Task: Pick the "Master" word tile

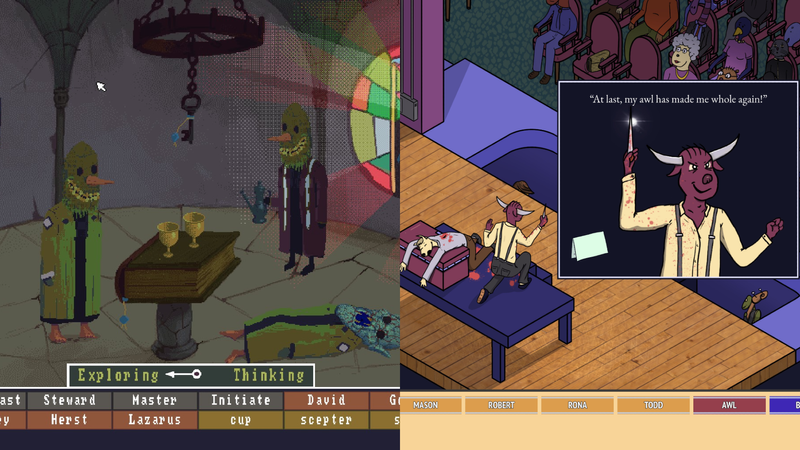Action: pos(154,400)
